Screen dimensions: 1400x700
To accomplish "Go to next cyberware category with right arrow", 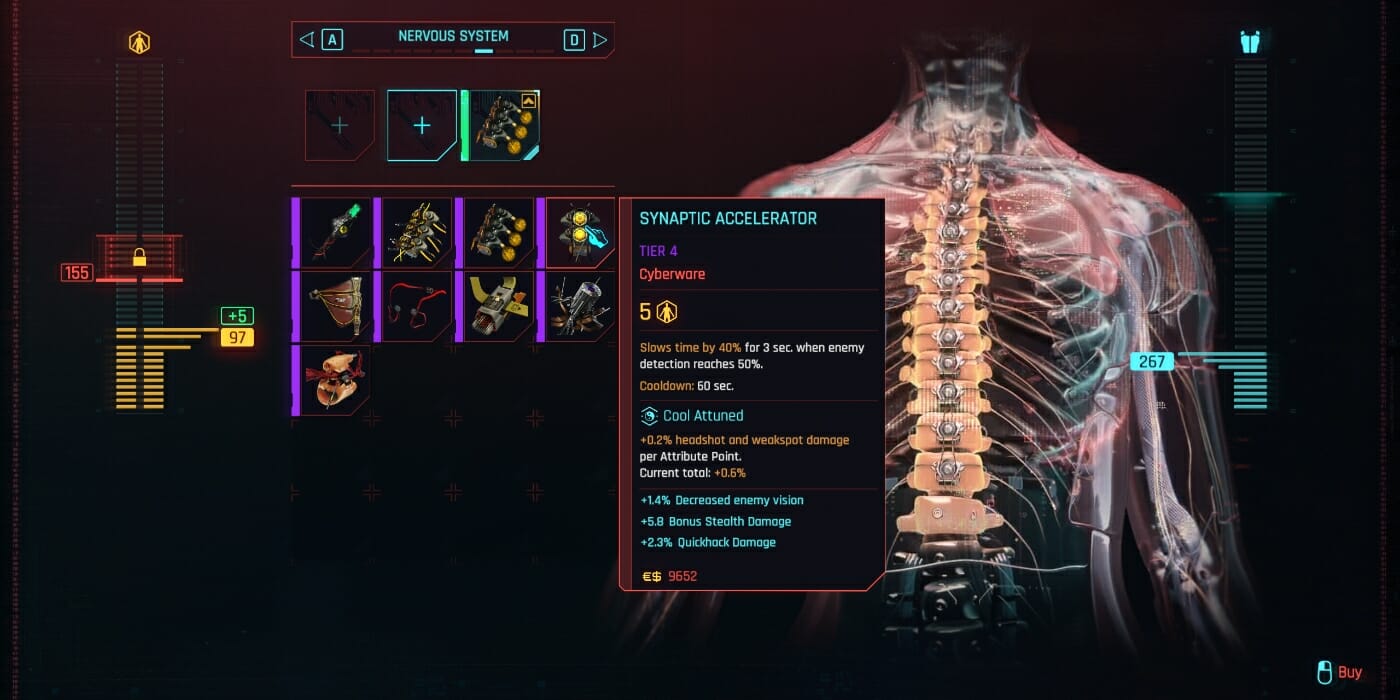I will 600,40.
